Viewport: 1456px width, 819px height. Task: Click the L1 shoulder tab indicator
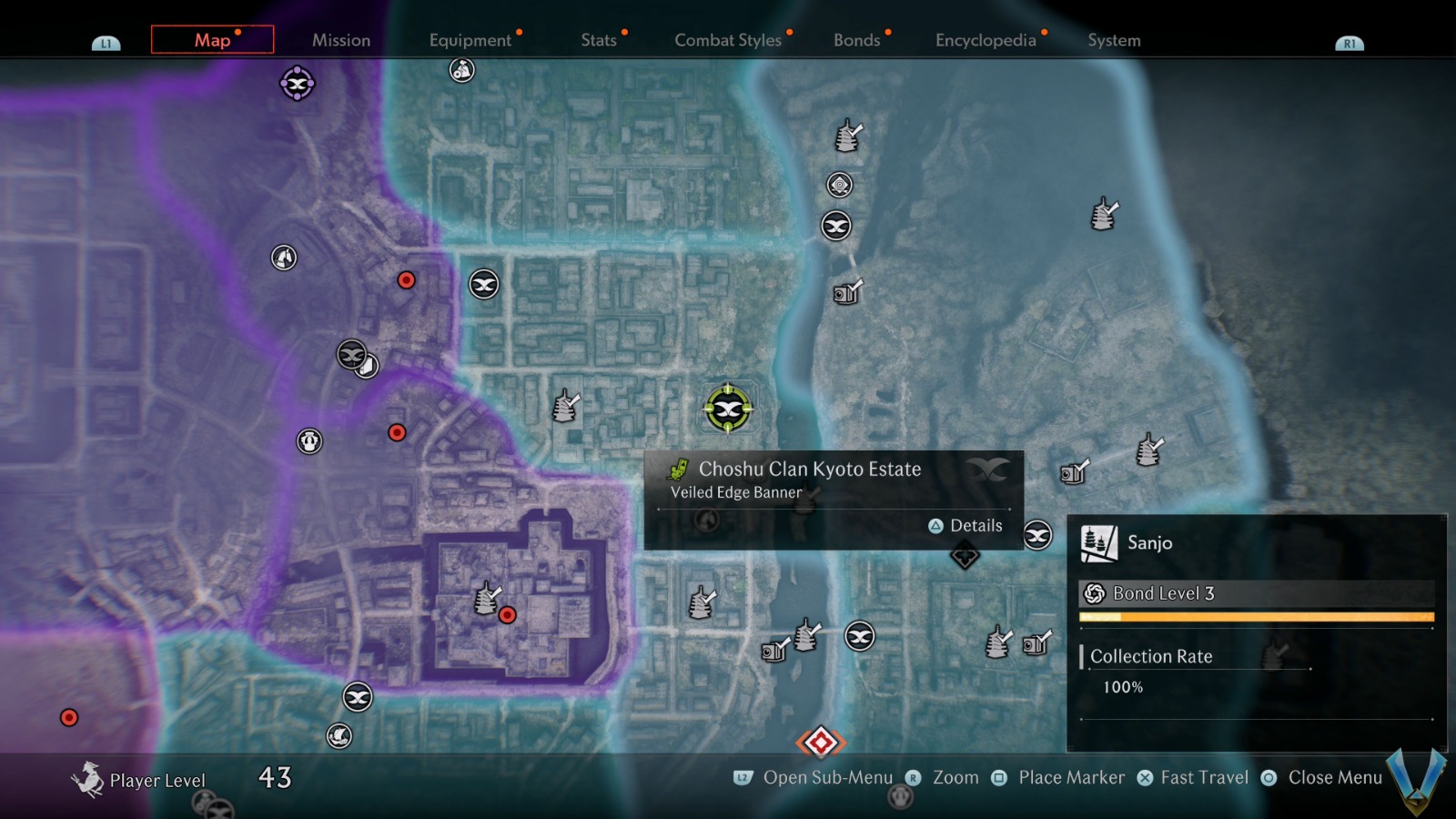(106, 41)
